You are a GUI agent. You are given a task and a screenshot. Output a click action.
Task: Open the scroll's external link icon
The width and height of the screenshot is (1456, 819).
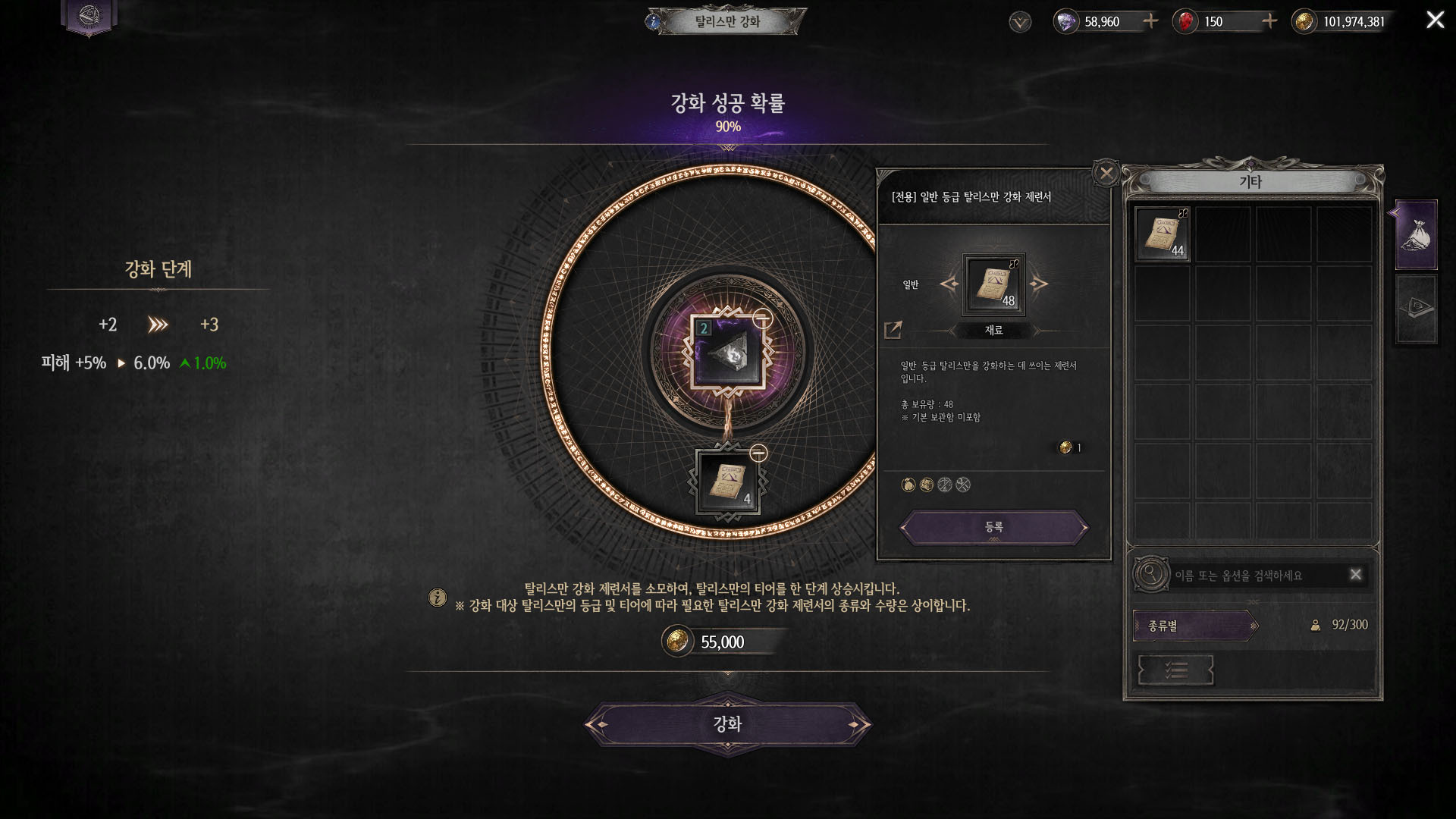tap(893, 330)
